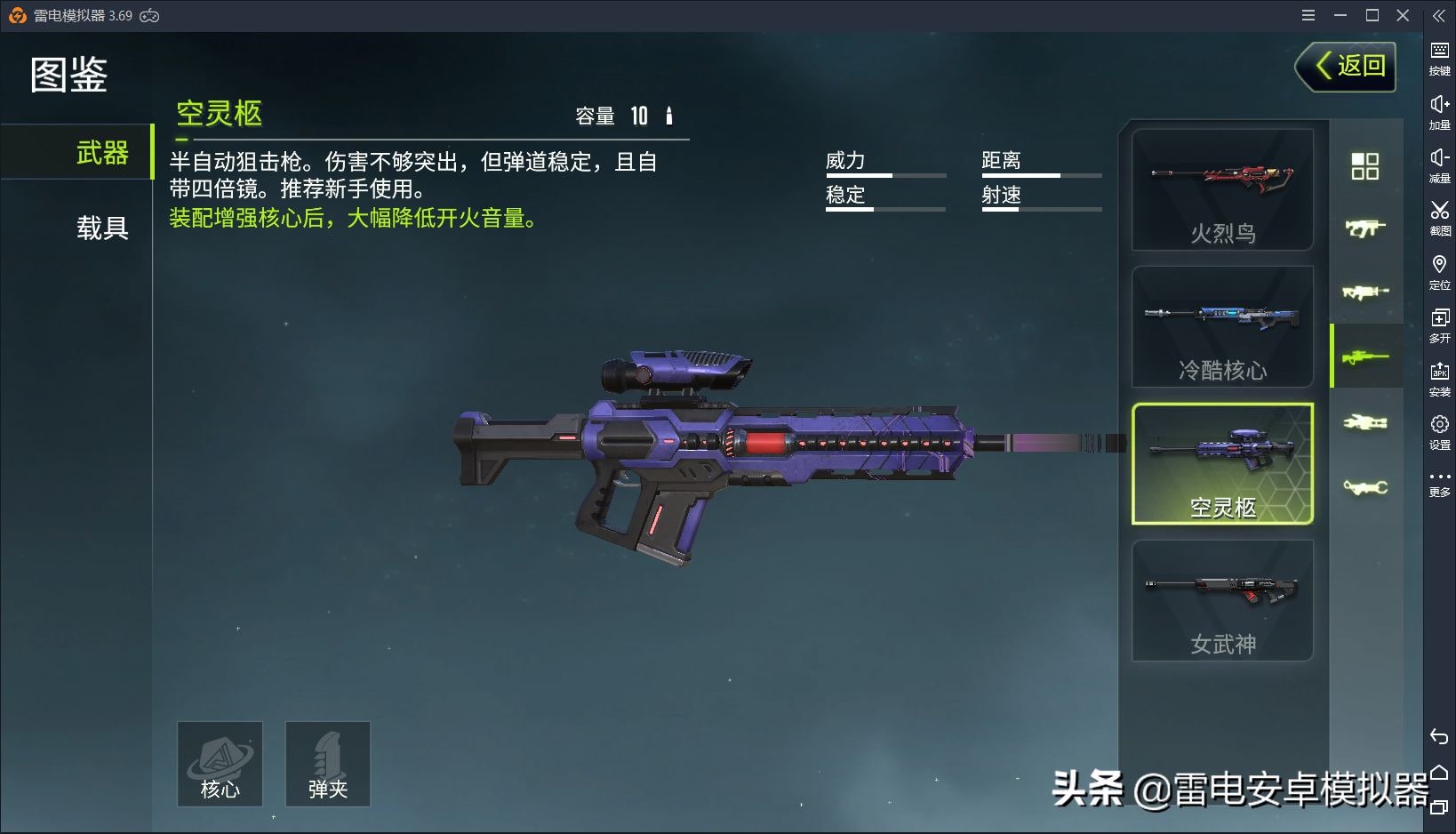Choose the 冷酷核心 weapon card
This screenshot has width=1456, height=834.
click(x=1222, y=327)
